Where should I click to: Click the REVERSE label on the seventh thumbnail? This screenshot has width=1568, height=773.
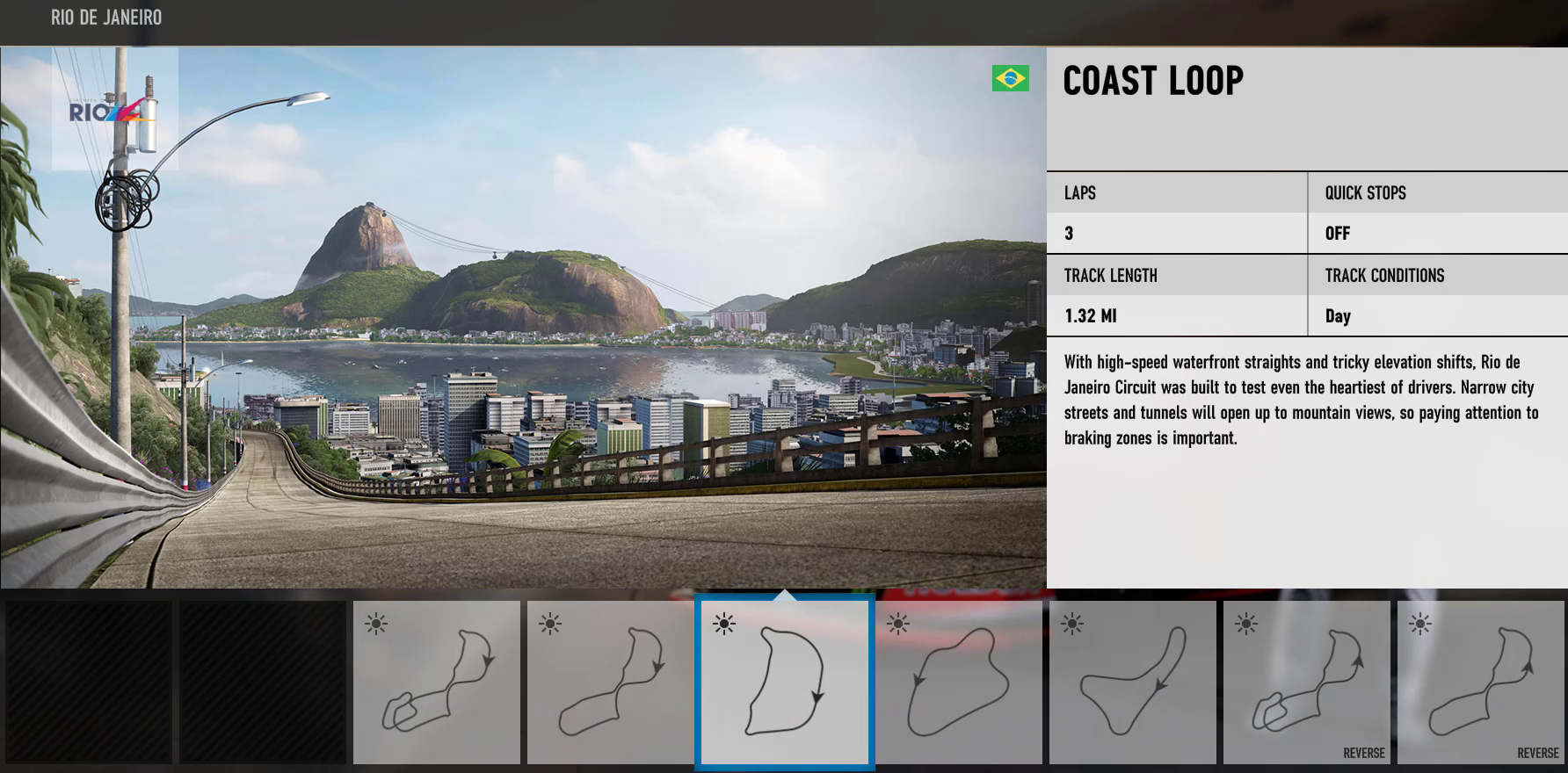(1363, 753)
